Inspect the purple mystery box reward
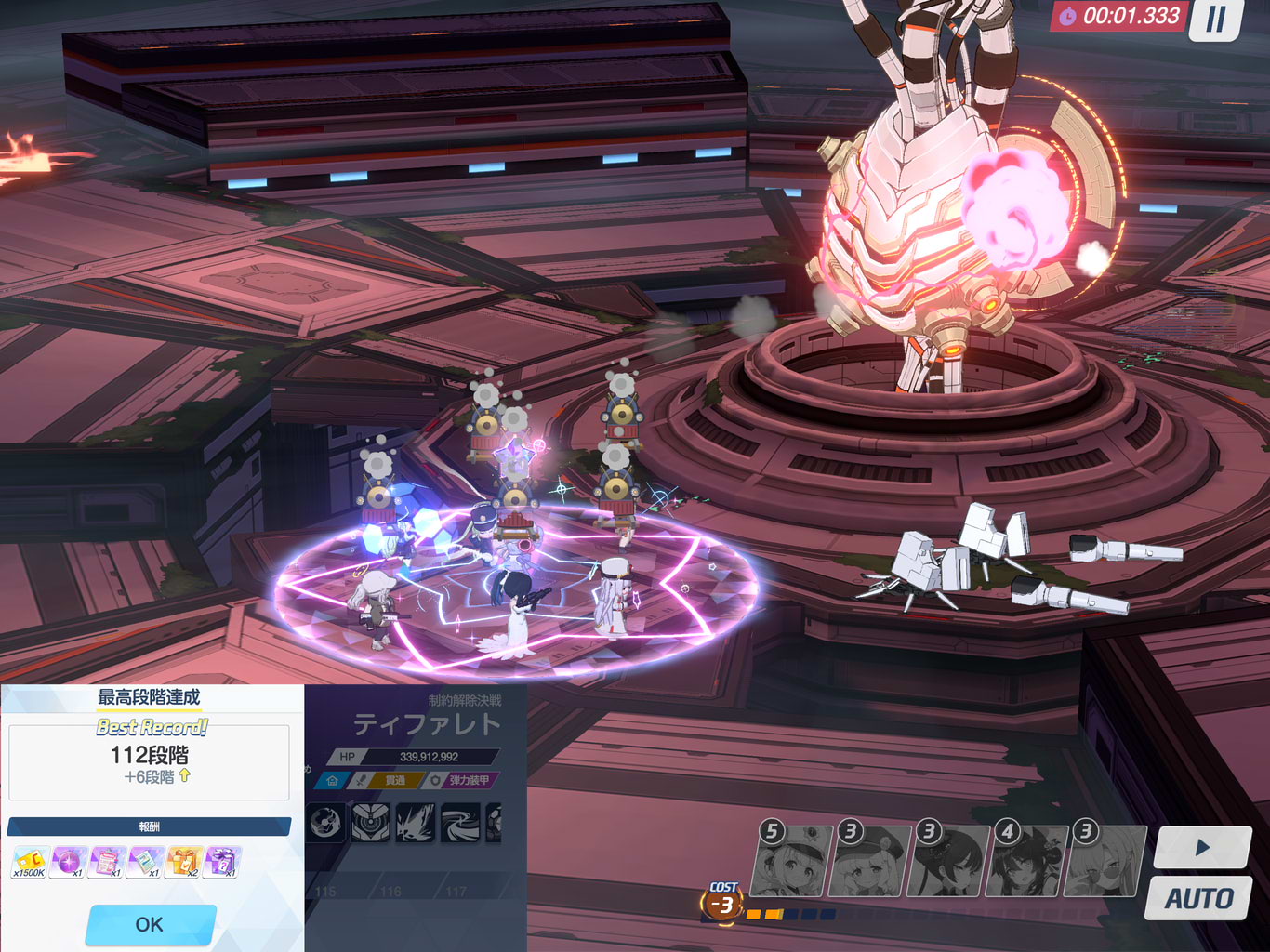The width and height of the screenshot is (1270, 952). pos(223,863)
